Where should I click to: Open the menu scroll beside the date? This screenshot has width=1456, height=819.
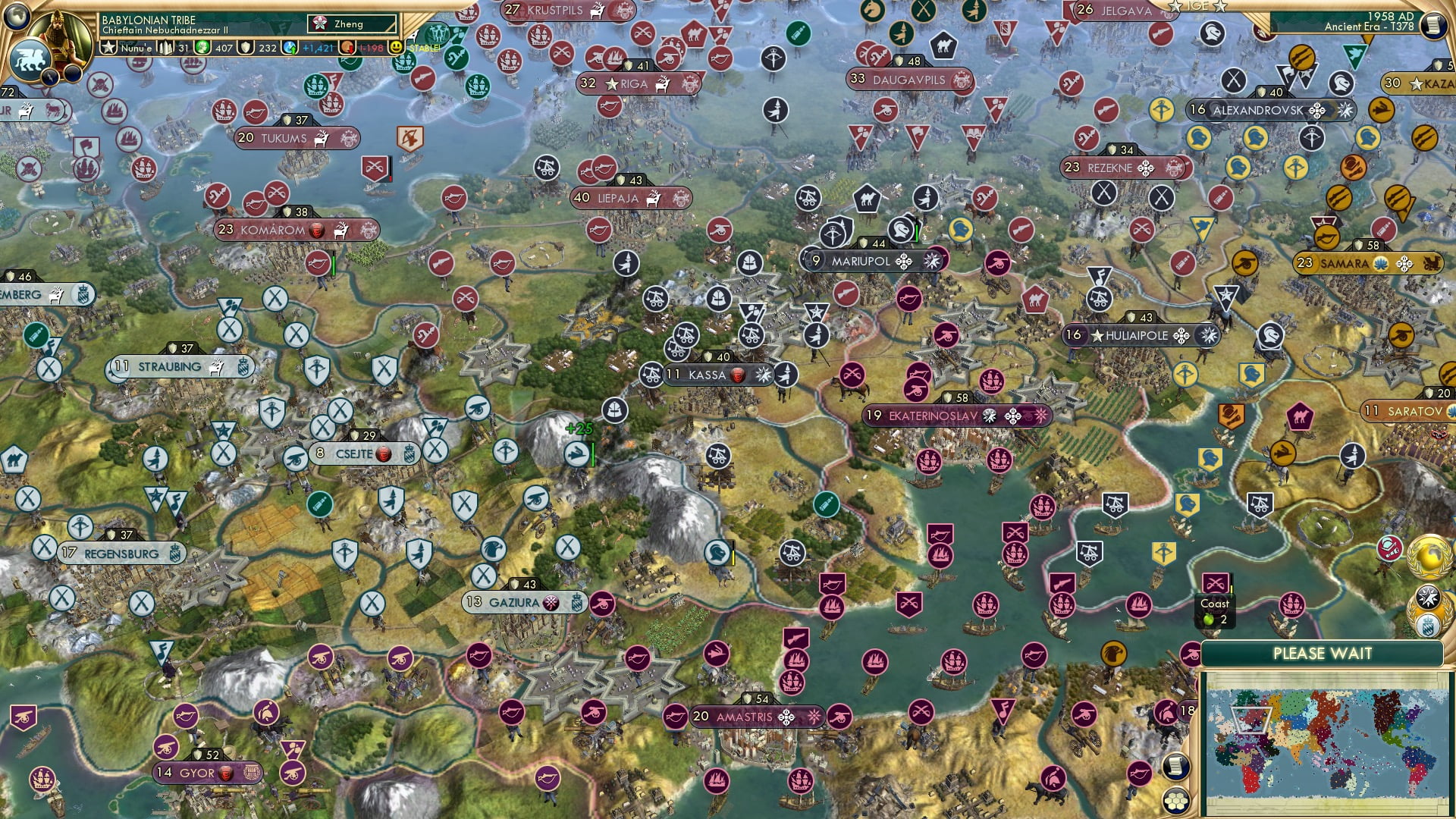[x=1432, y=25]
